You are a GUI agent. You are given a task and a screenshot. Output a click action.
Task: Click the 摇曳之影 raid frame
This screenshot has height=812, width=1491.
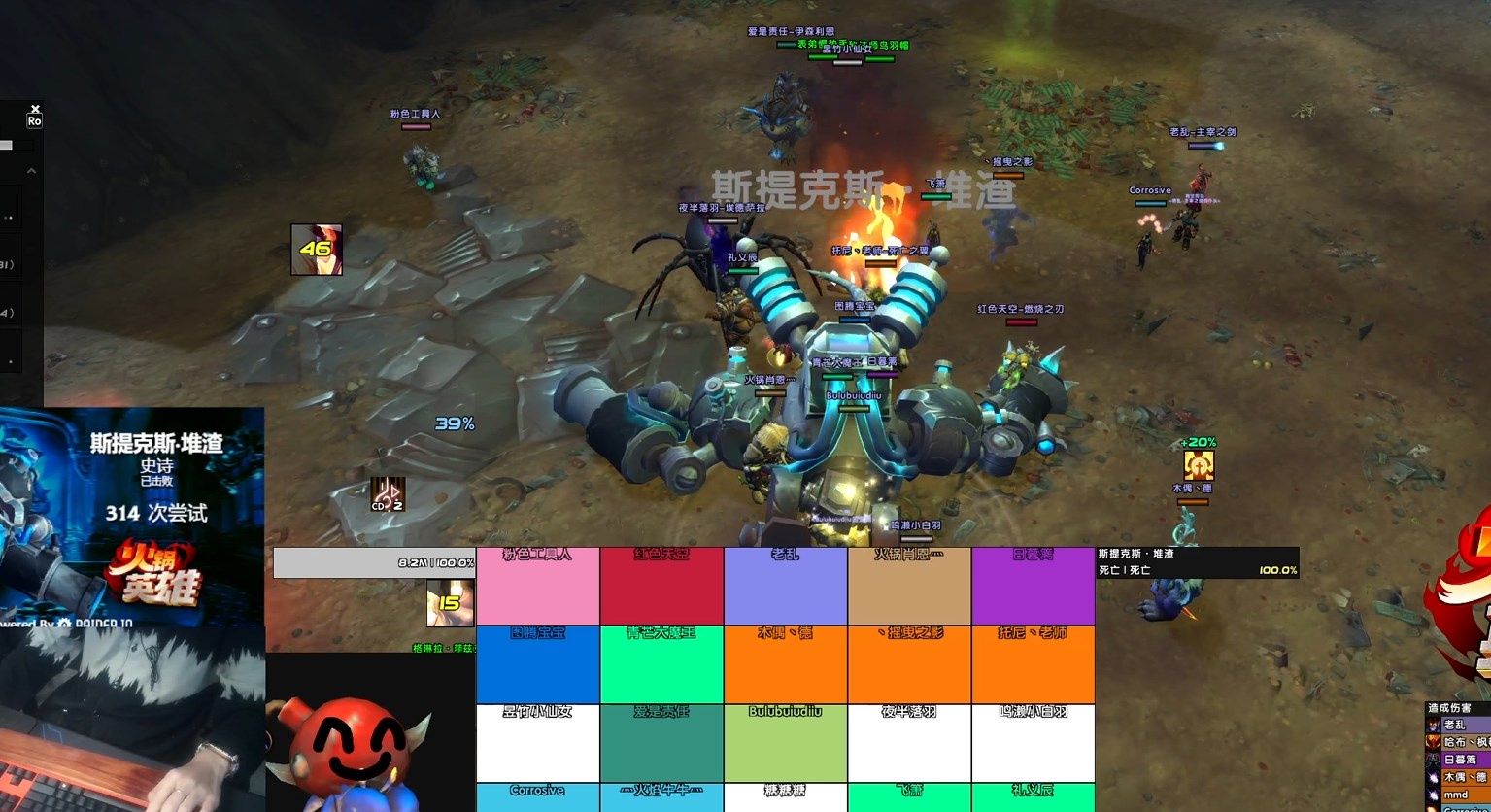point(909,665)
